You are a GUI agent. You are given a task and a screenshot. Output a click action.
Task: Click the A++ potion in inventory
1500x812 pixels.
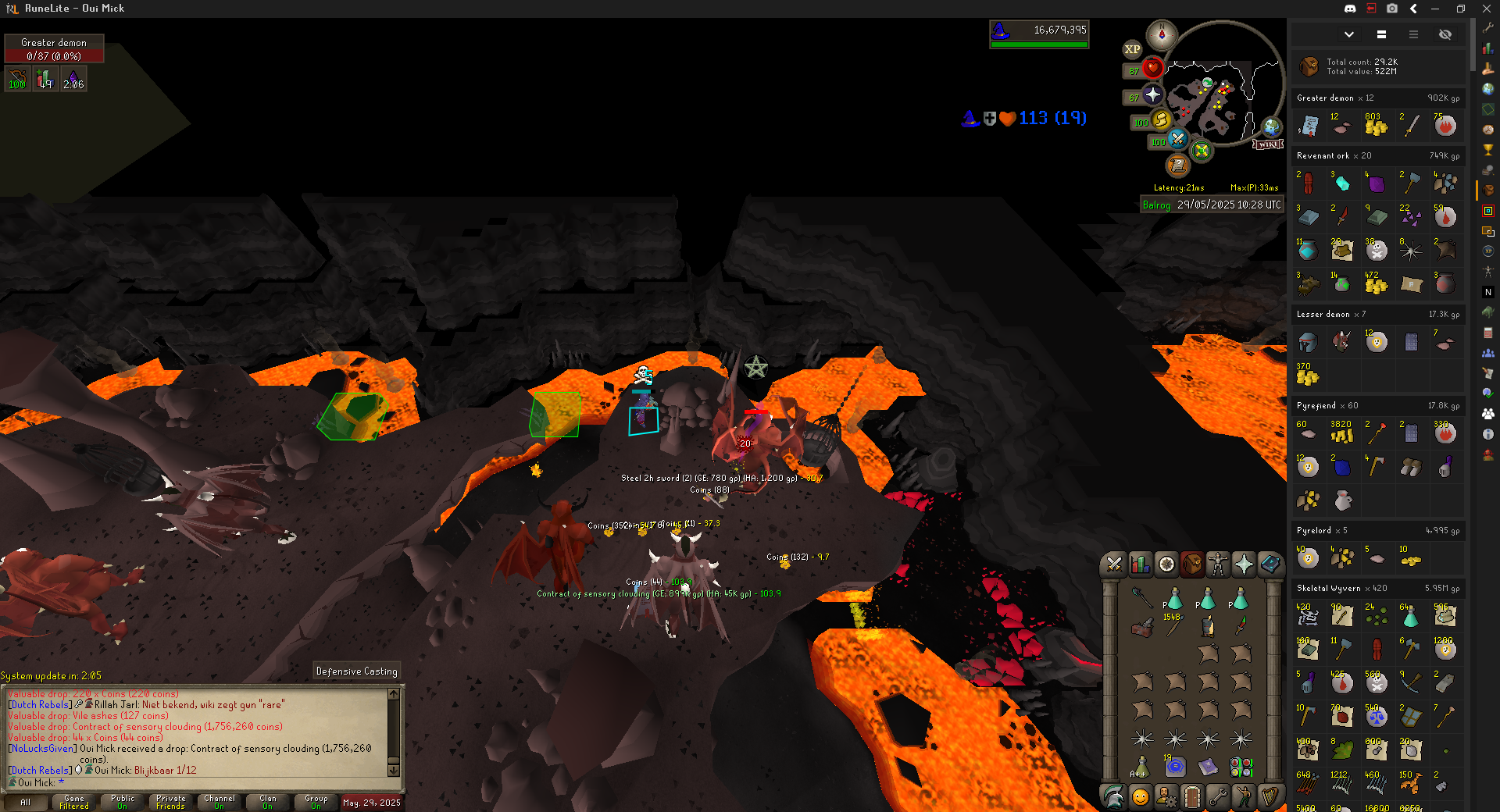point(1141,767)
